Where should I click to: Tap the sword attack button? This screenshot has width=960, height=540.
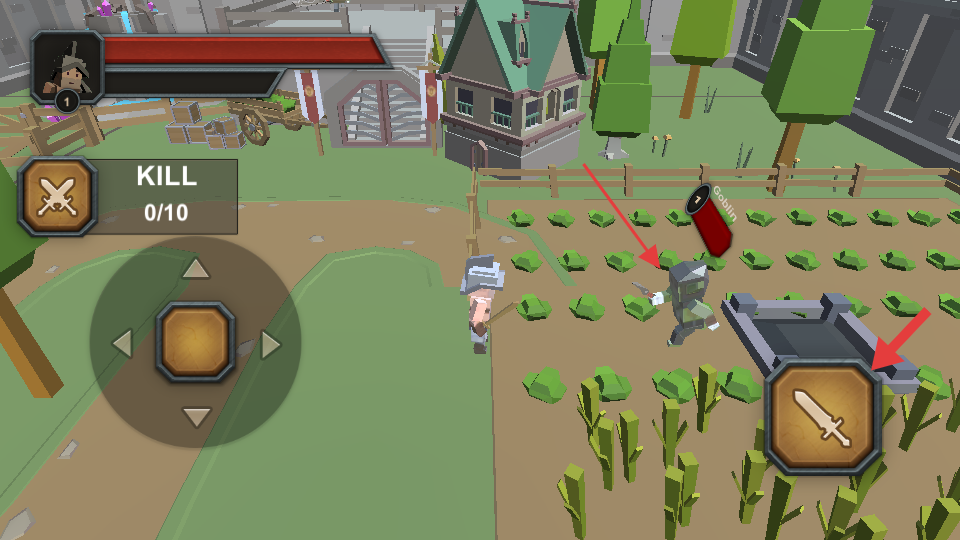coord(823,417)
